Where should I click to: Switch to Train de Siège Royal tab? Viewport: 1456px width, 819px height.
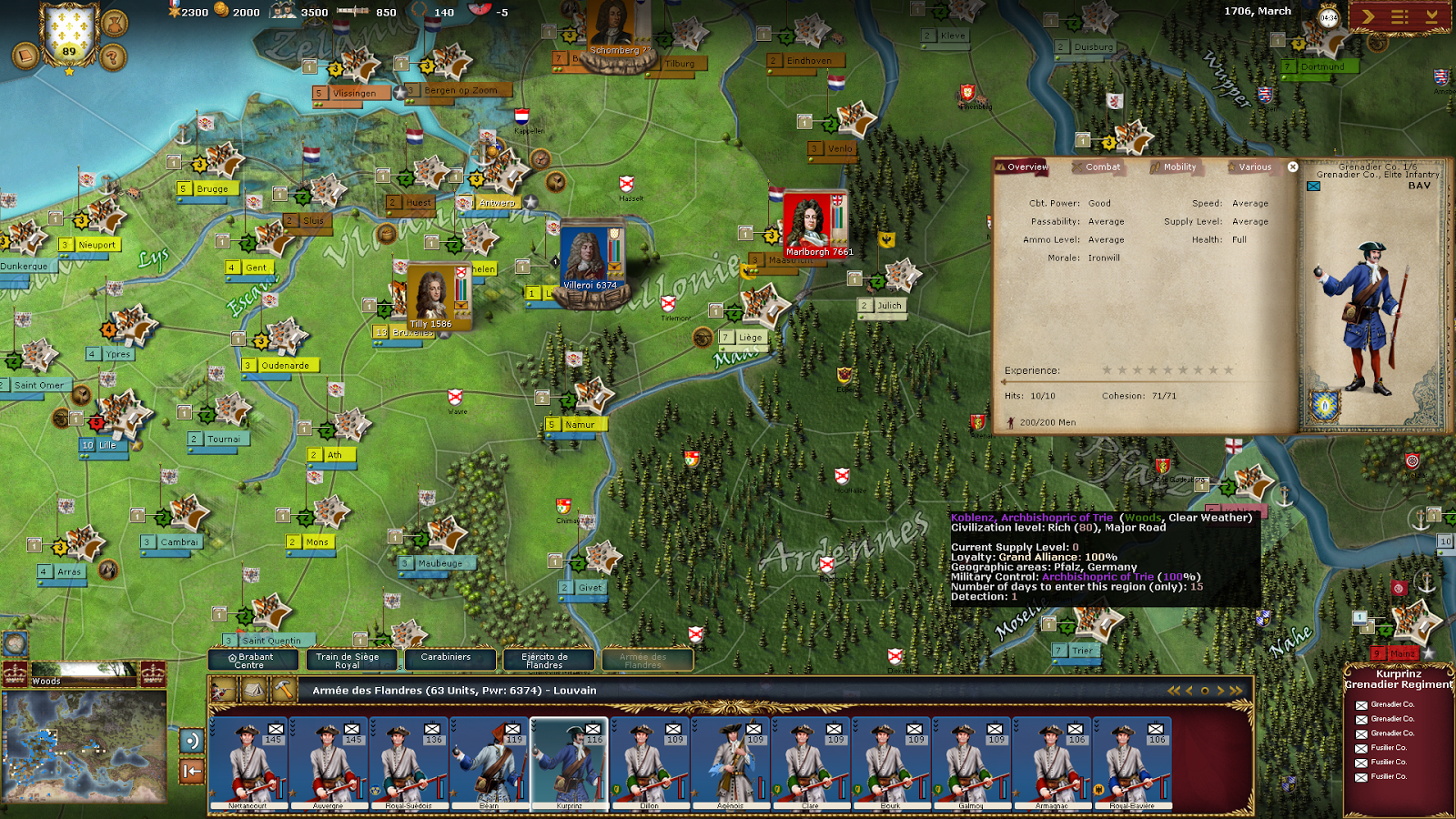[x=347, y=661]
